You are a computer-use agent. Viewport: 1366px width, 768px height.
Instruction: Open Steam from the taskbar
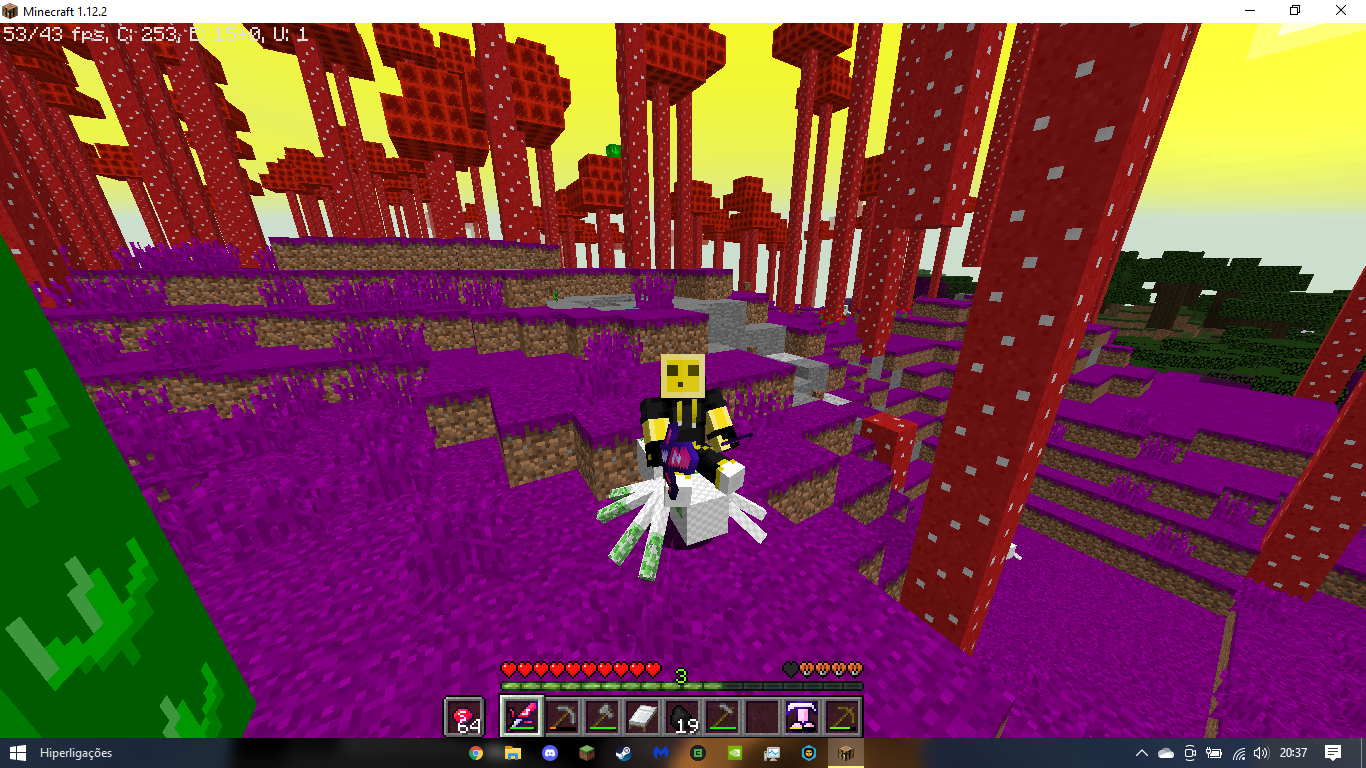(x=624, y=753)
